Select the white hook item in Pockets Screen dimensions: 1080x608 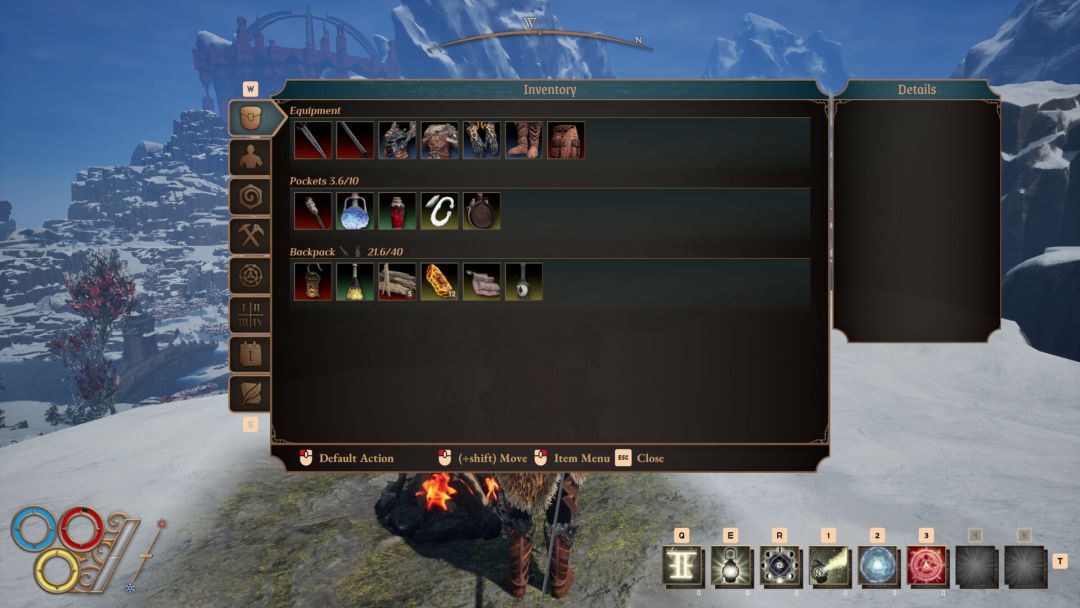(440, 211)
